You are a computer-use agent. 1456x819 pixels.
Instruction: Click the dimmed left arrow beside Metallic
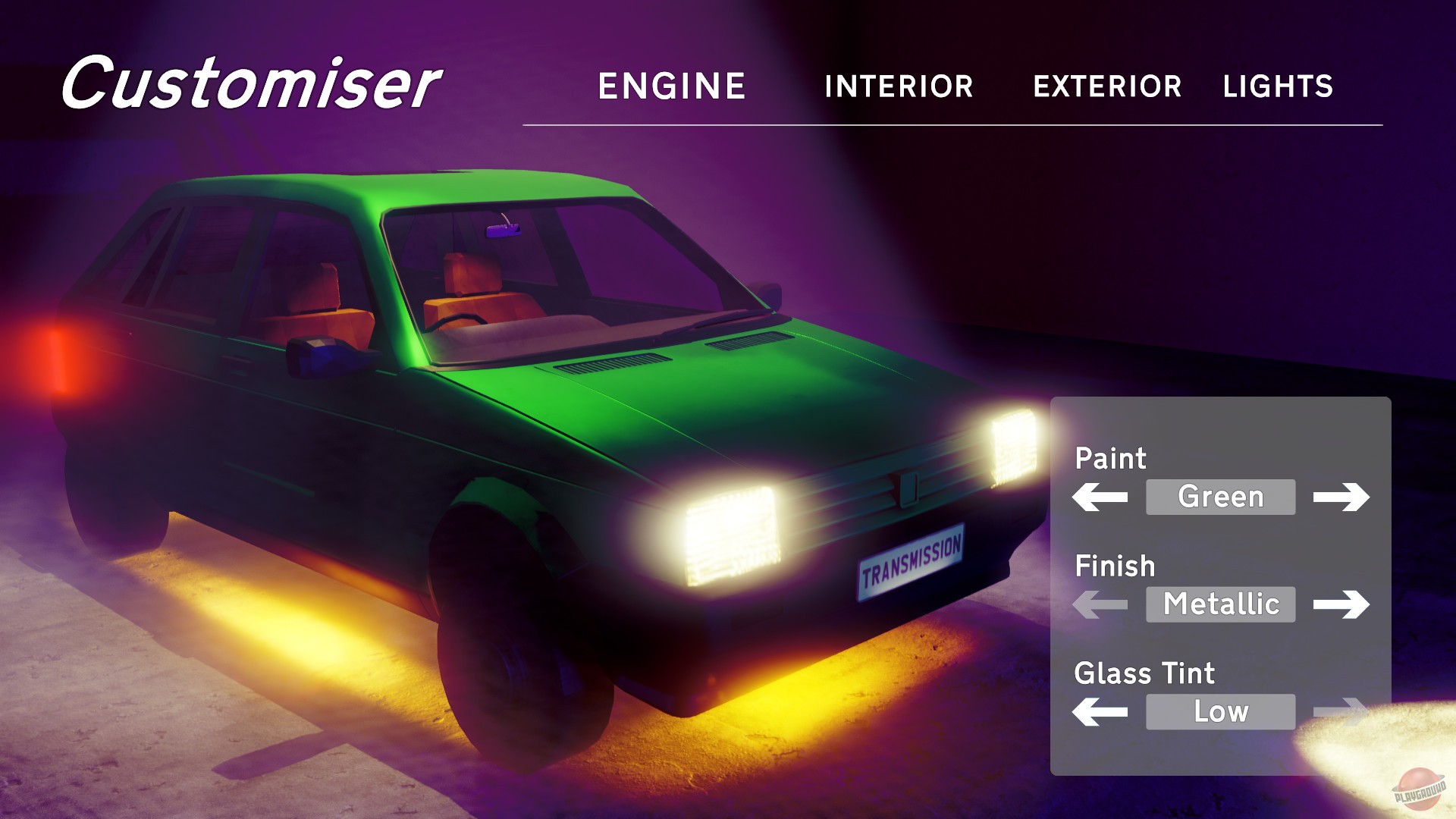click(x=1100, y=604)
